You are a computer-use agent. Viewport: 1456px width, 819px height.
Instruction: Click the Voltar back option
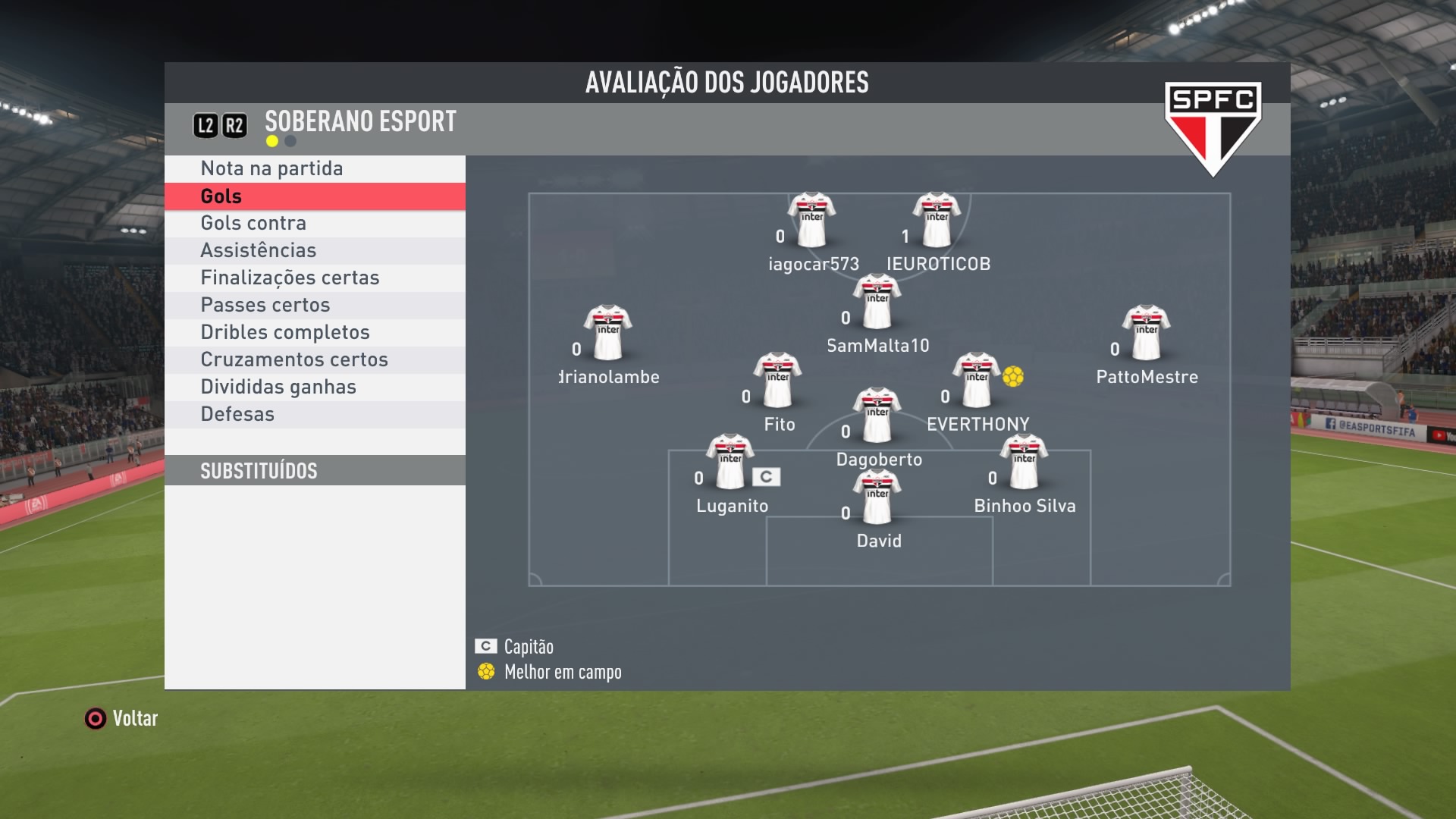click(121, 718)
